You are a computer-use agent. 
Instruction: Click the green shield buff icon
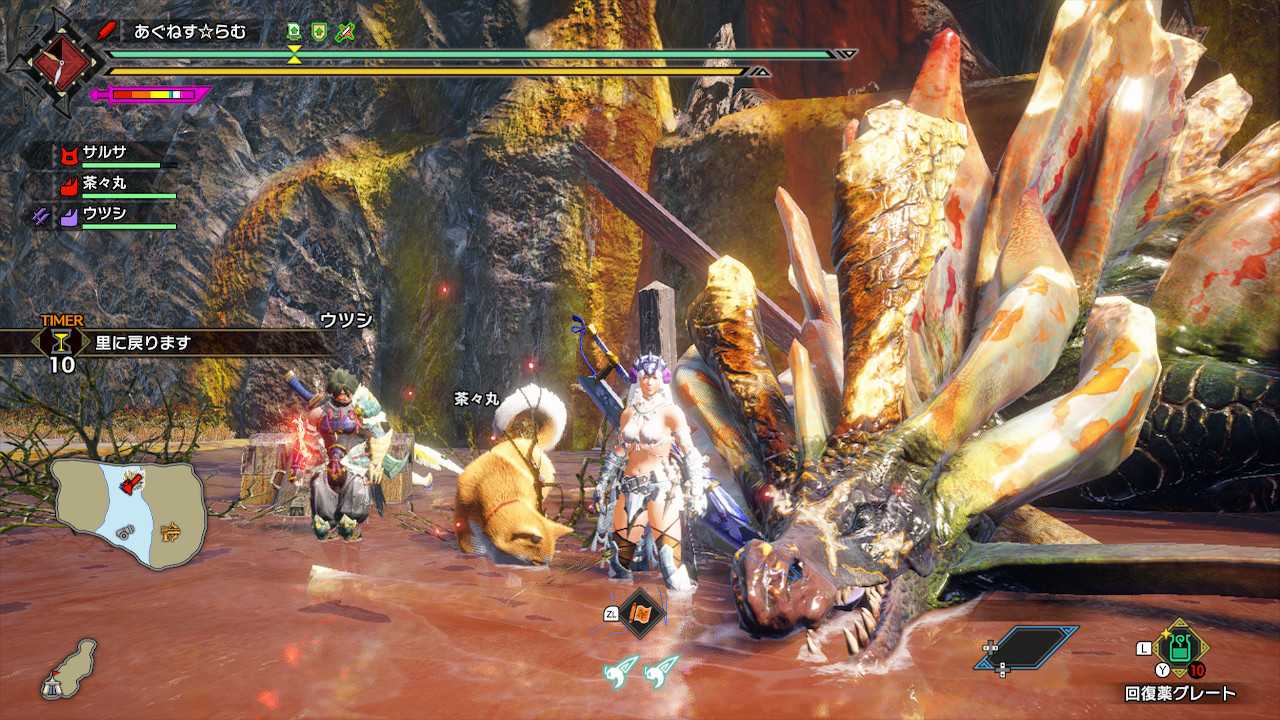click(319, 31)
